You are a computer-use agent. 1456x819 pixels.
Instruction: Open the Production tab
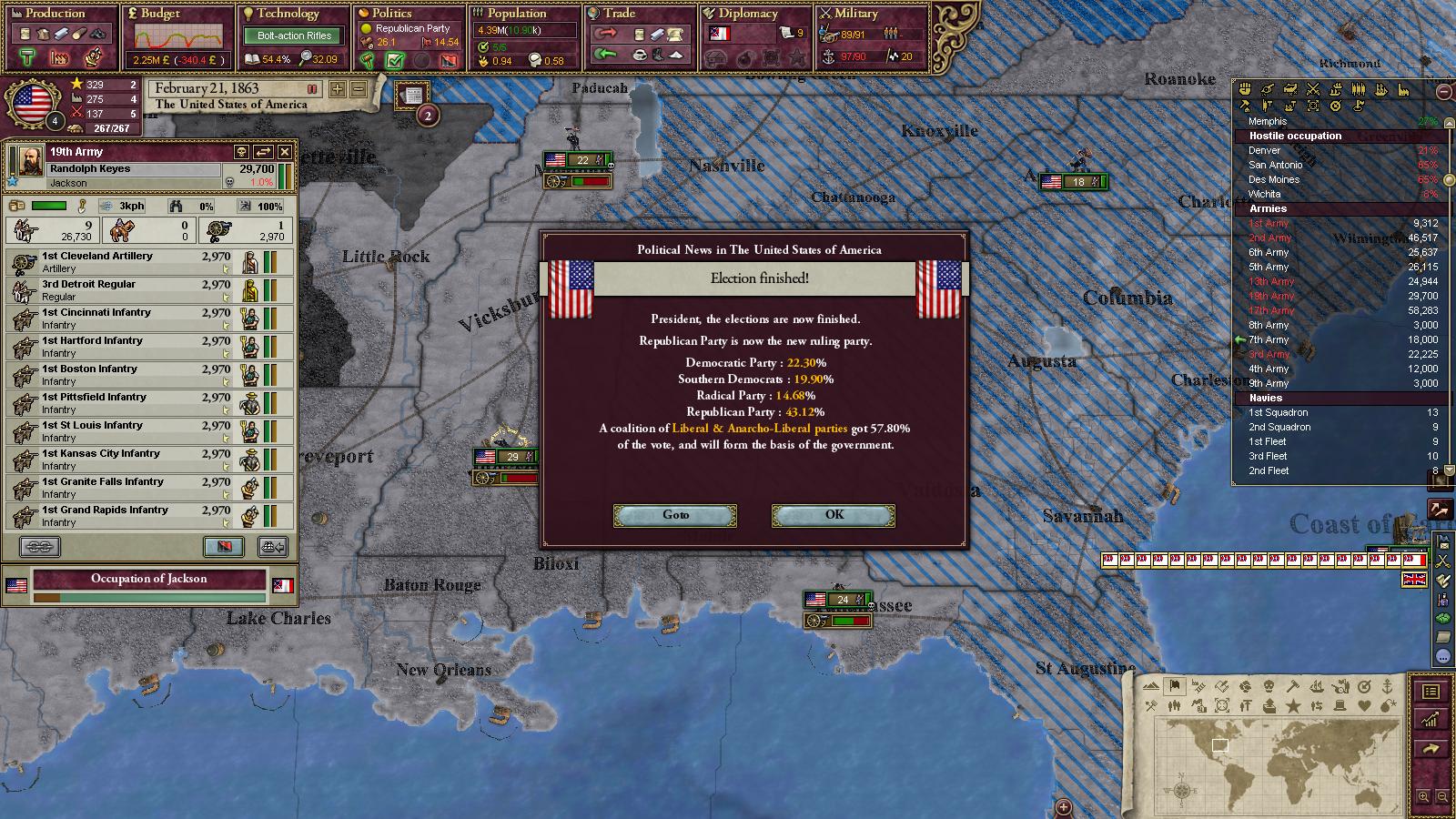(55, 14)
